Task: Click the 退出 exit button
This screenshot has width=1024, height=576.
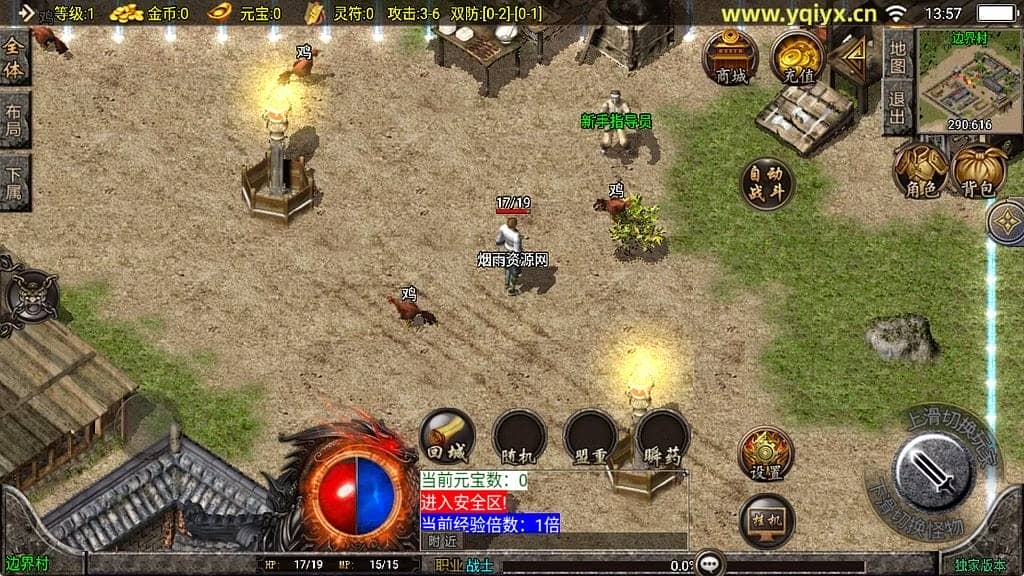Action: 897,108
